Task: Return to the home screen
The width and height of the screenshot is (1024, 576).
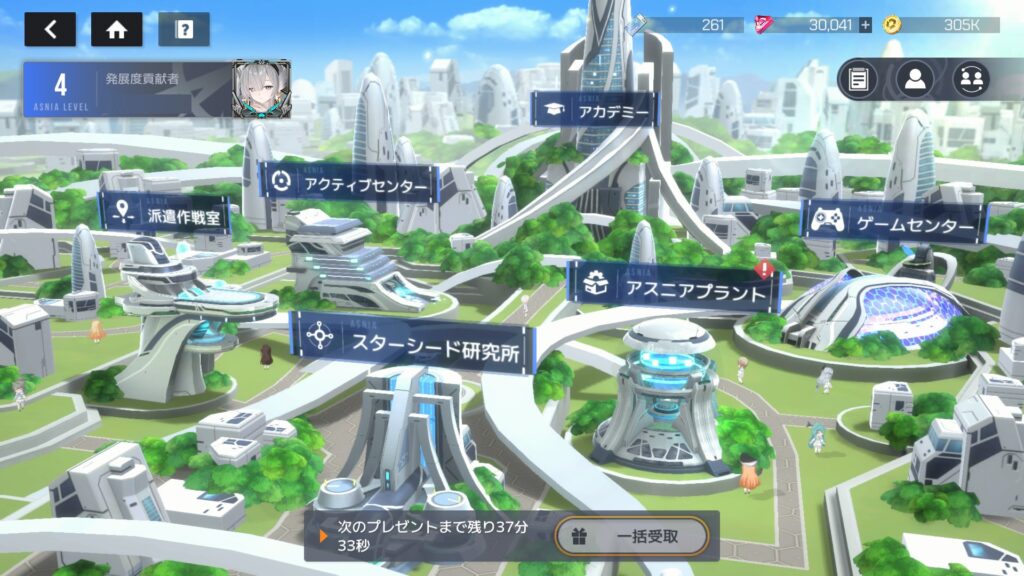Action: [x=116, y=29]
